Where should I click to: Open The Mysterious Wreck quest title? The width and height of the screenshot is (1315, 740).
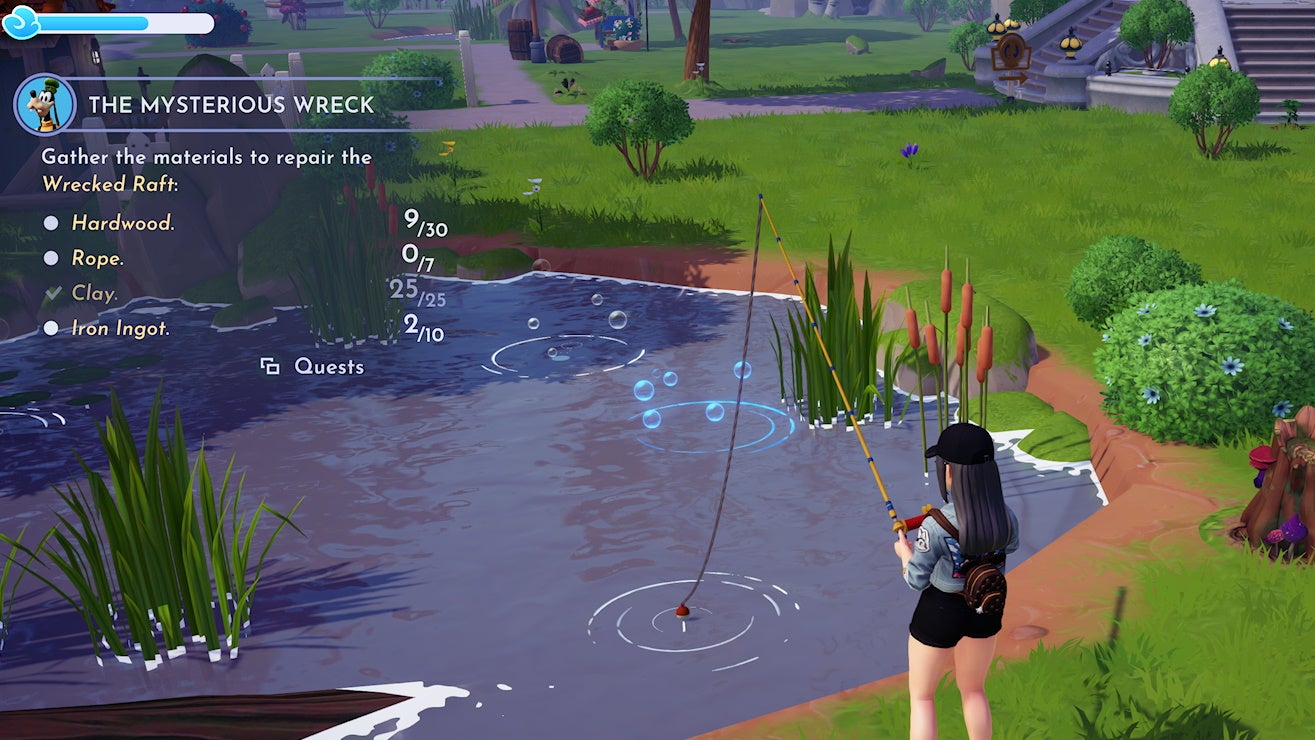(231, 105)
